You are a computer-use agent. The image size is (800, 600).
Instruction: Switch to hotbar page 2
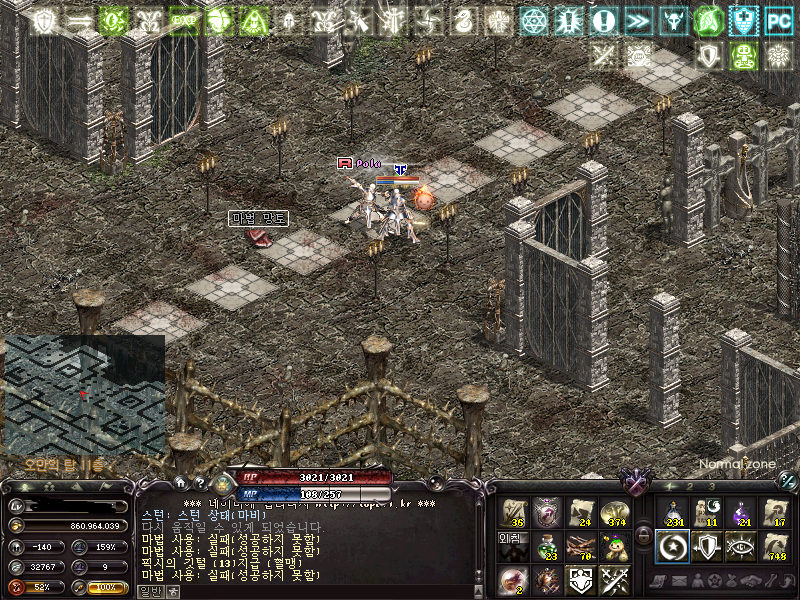pos(689,487)
